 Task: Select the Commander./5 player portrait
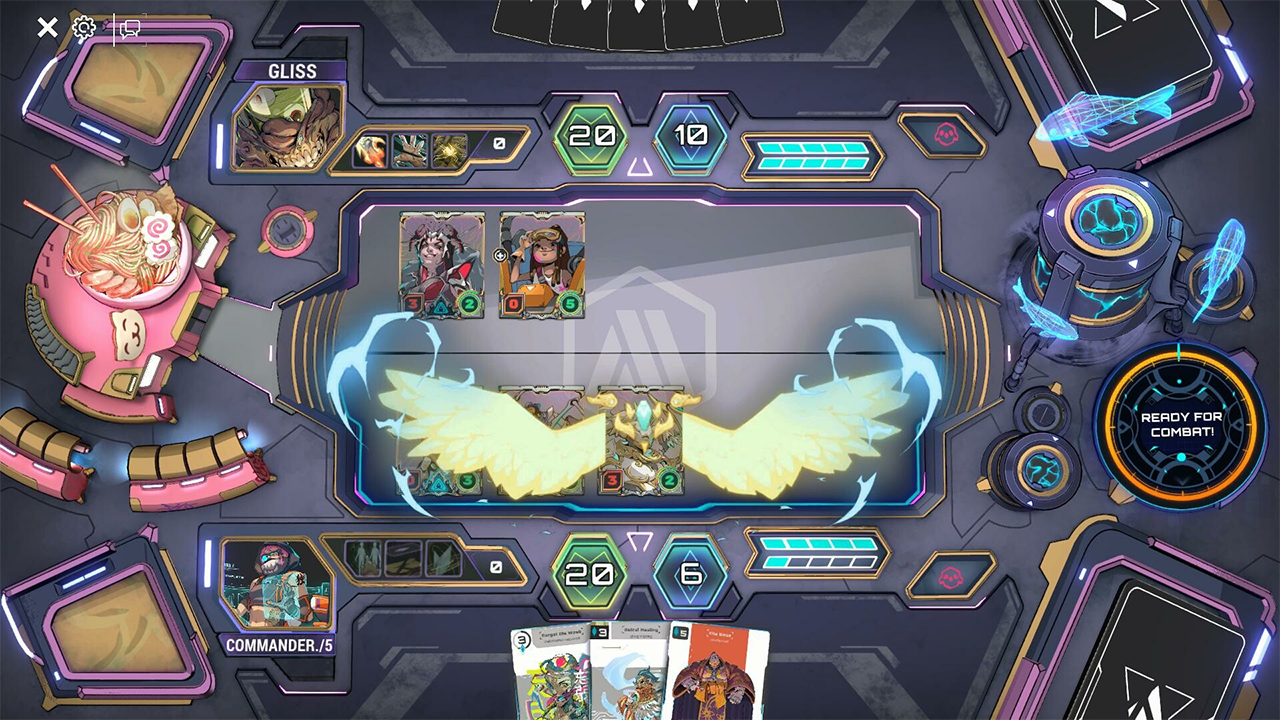[x=277, y=583]
